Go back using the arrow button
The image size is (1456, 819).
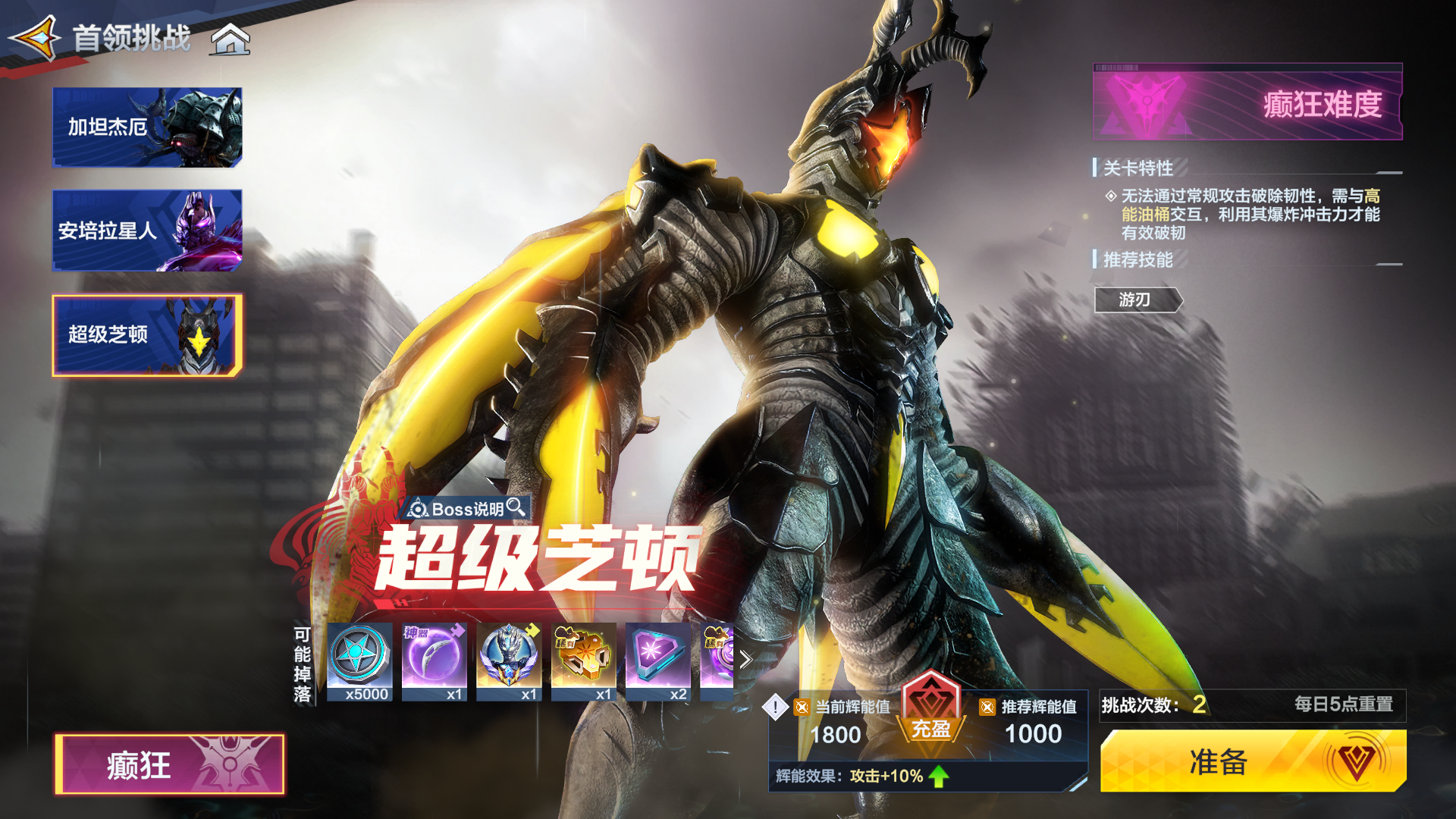(x=36, y=37)
